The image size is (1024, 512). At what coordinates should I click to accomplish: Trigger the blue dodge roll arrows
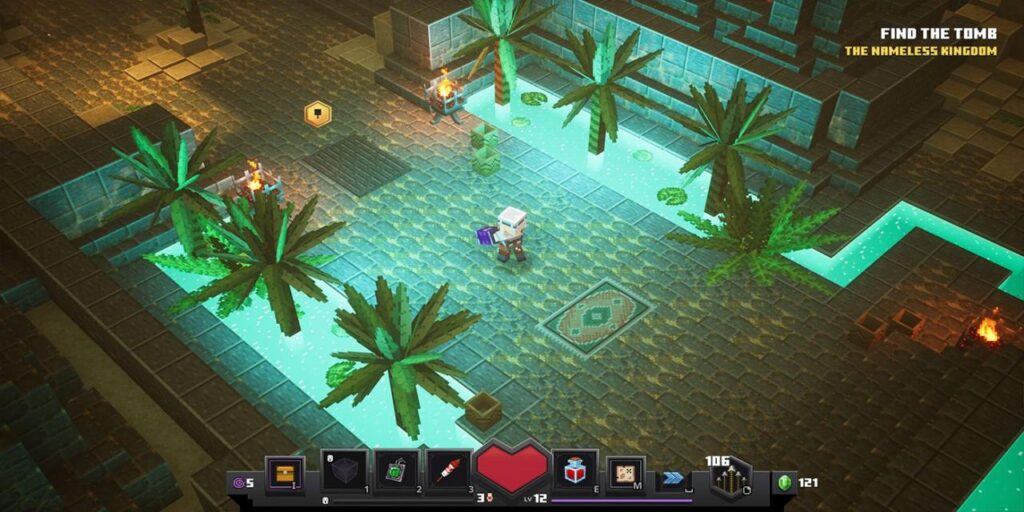[672, 481]
